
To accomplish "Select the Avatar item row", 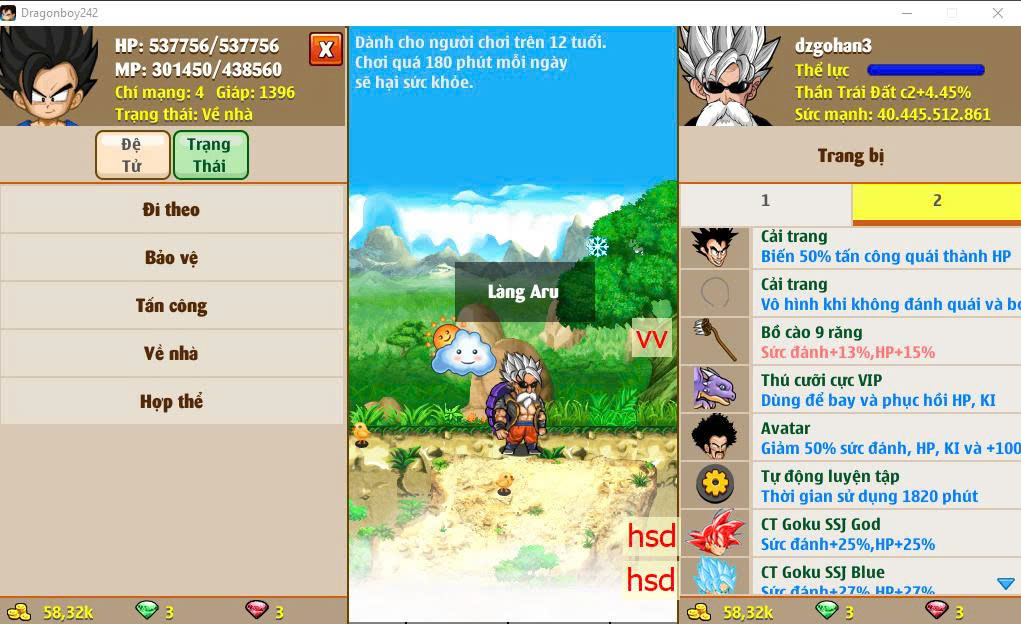I will pos(850,438).
